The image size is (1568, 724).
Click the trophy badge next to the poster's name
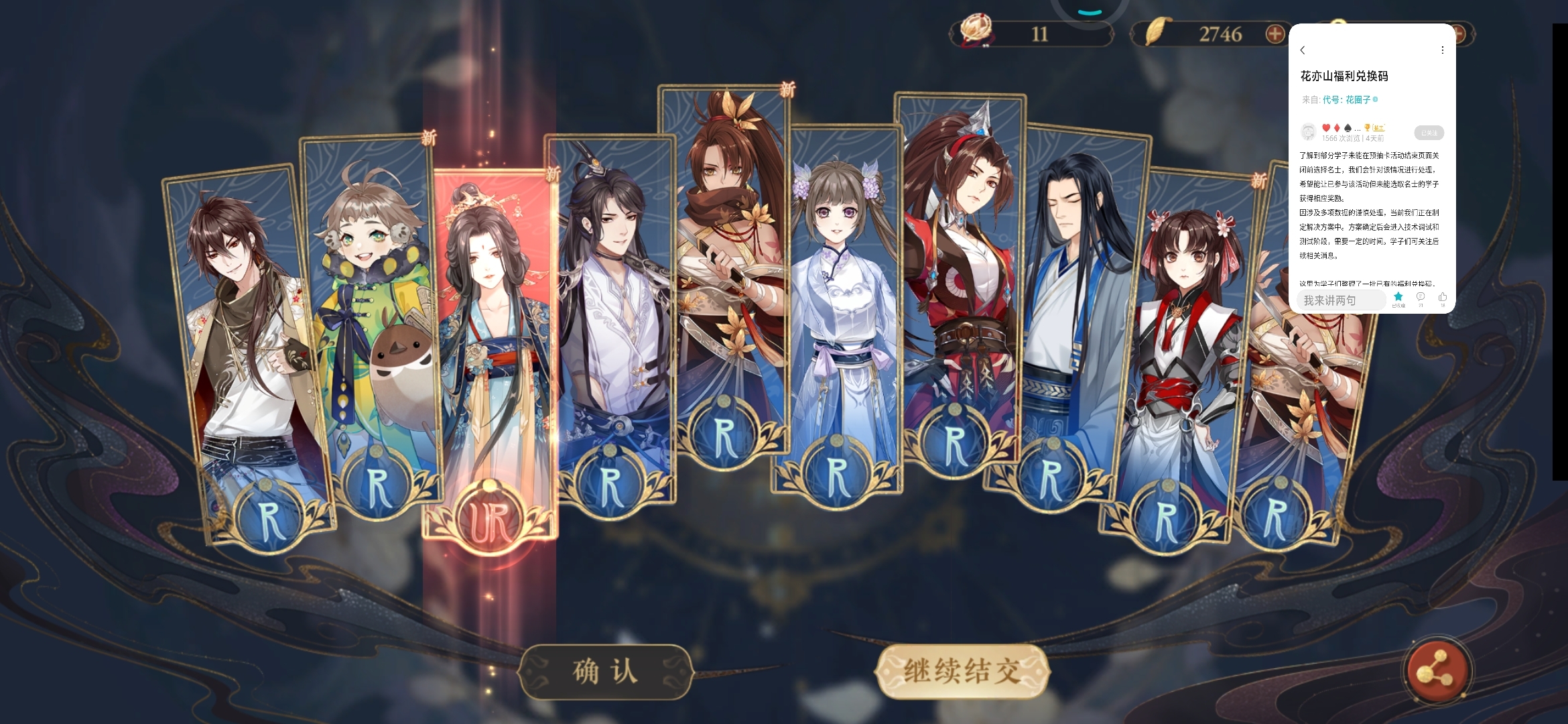[1367, 129]
